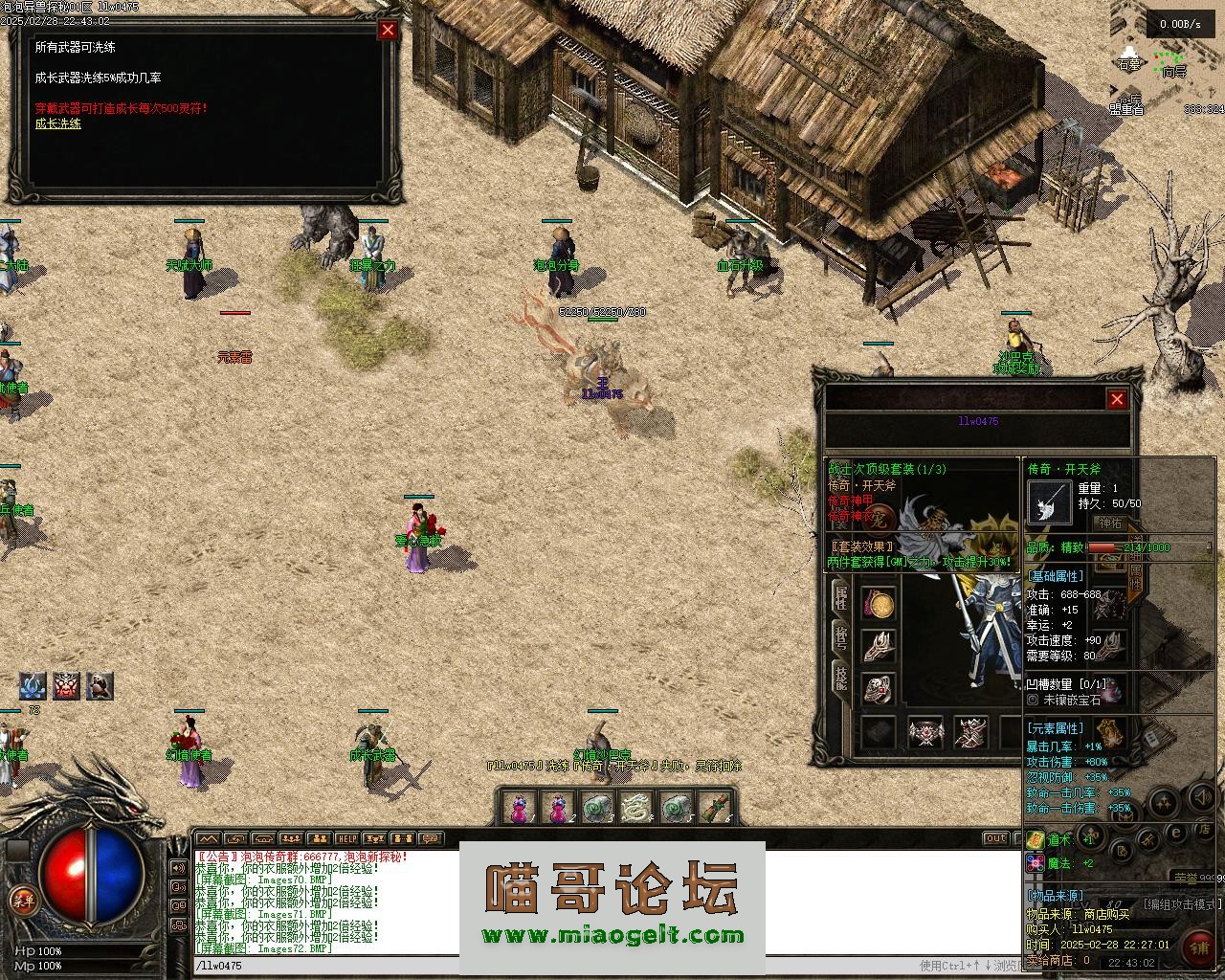Switch to the 技能 skills tab

(x=840, y=677)
